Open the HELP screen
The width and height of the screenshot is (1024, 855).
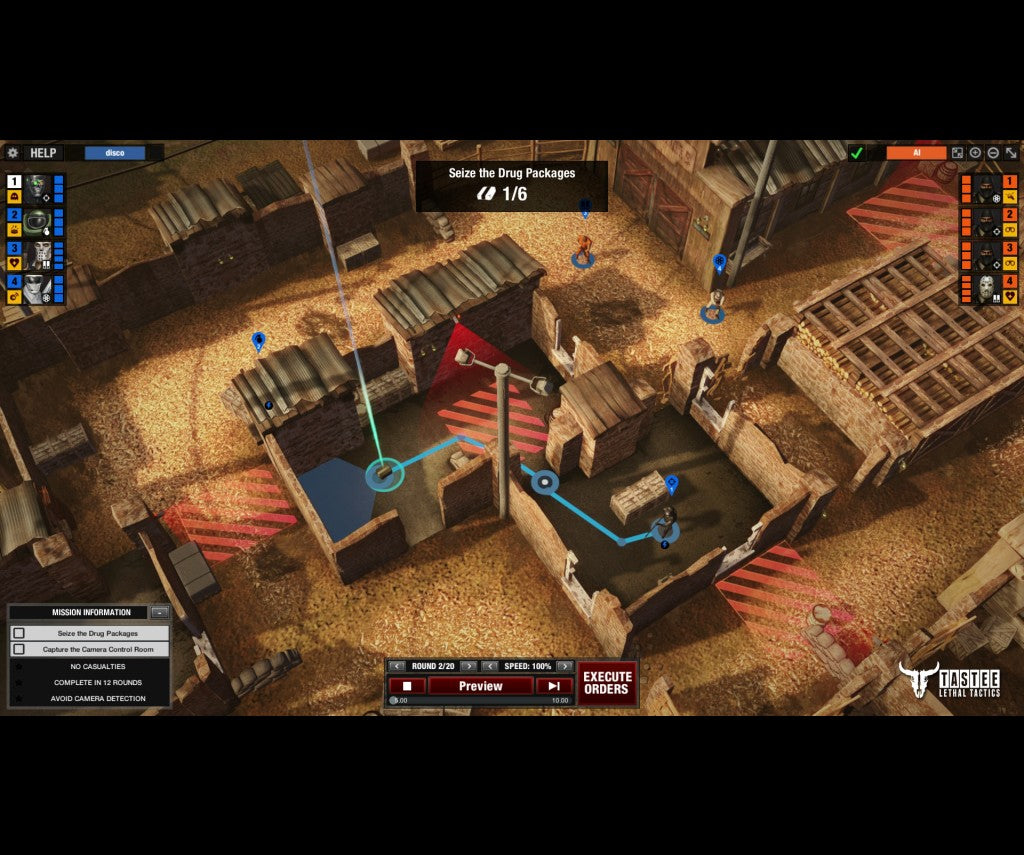pyautogui.click(x=43, y=153)
